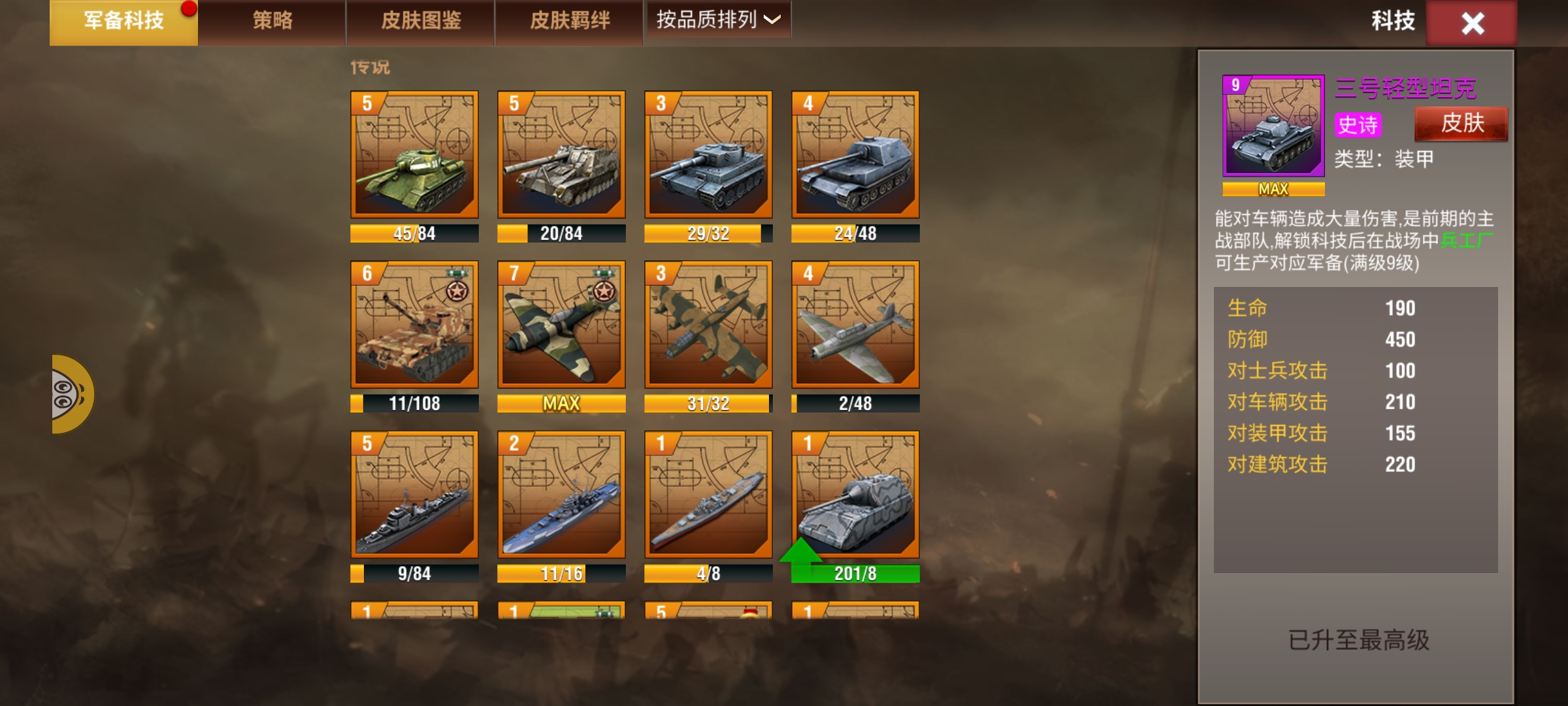Select the MAX camo fighter plane card

pyautogui.click(x=561, y=325)
